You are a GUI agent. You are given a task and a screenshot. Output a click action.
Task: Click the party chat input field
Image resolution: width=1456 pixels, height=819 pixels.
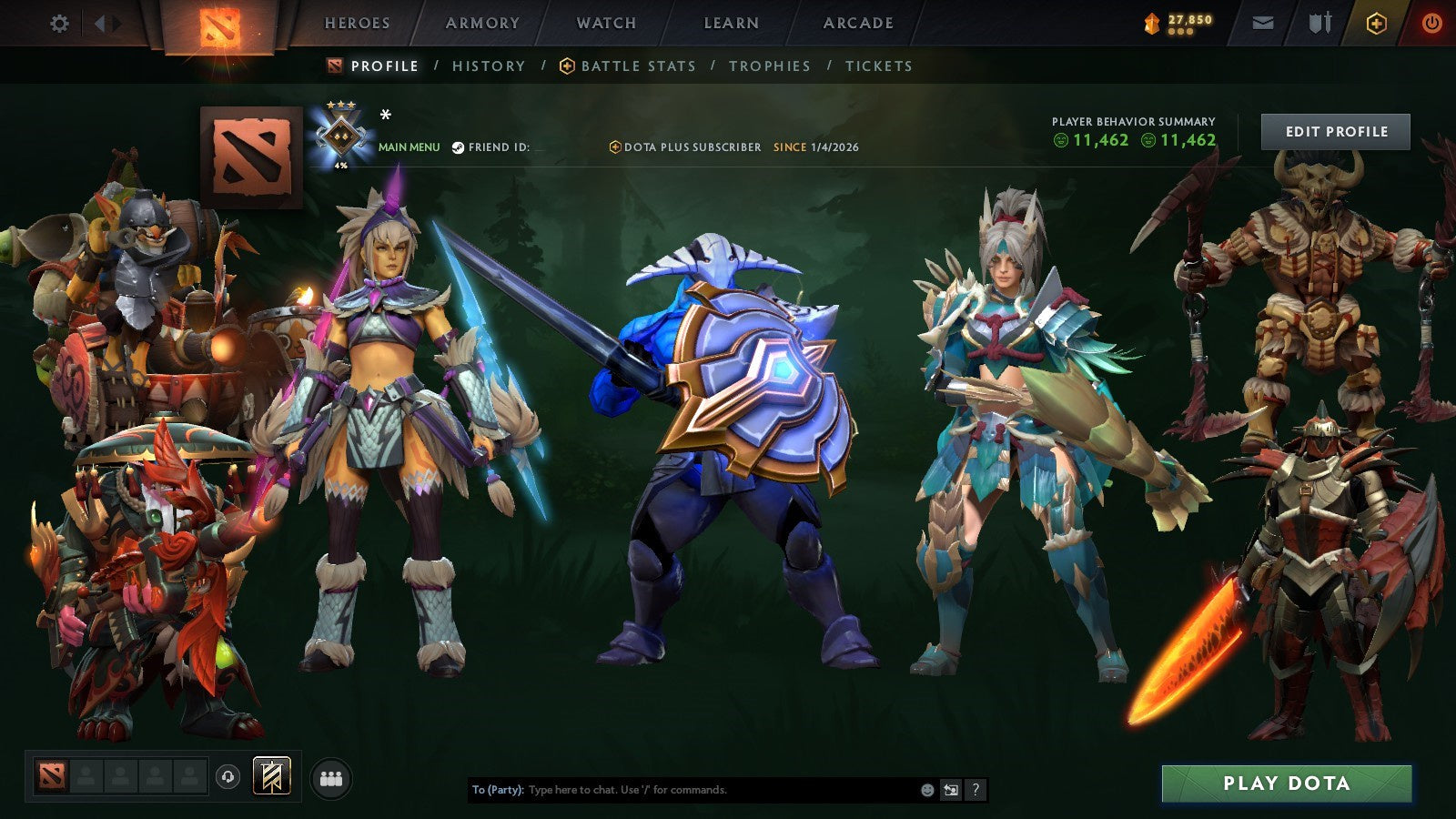pyautogui.click(x=682, y=791)
